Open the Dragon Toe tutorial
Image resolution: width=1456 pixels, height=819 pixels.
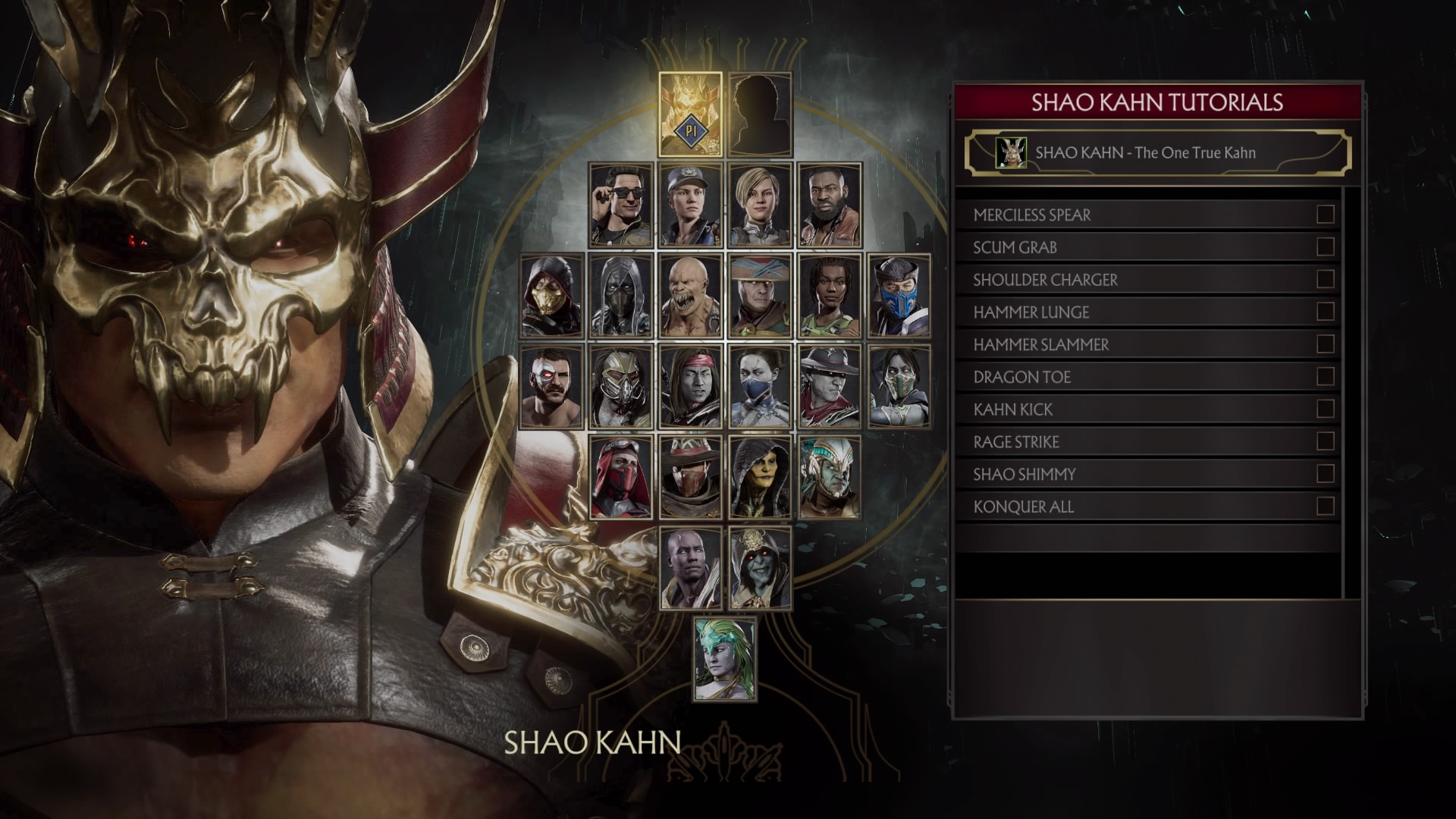tap(1145, 377)
